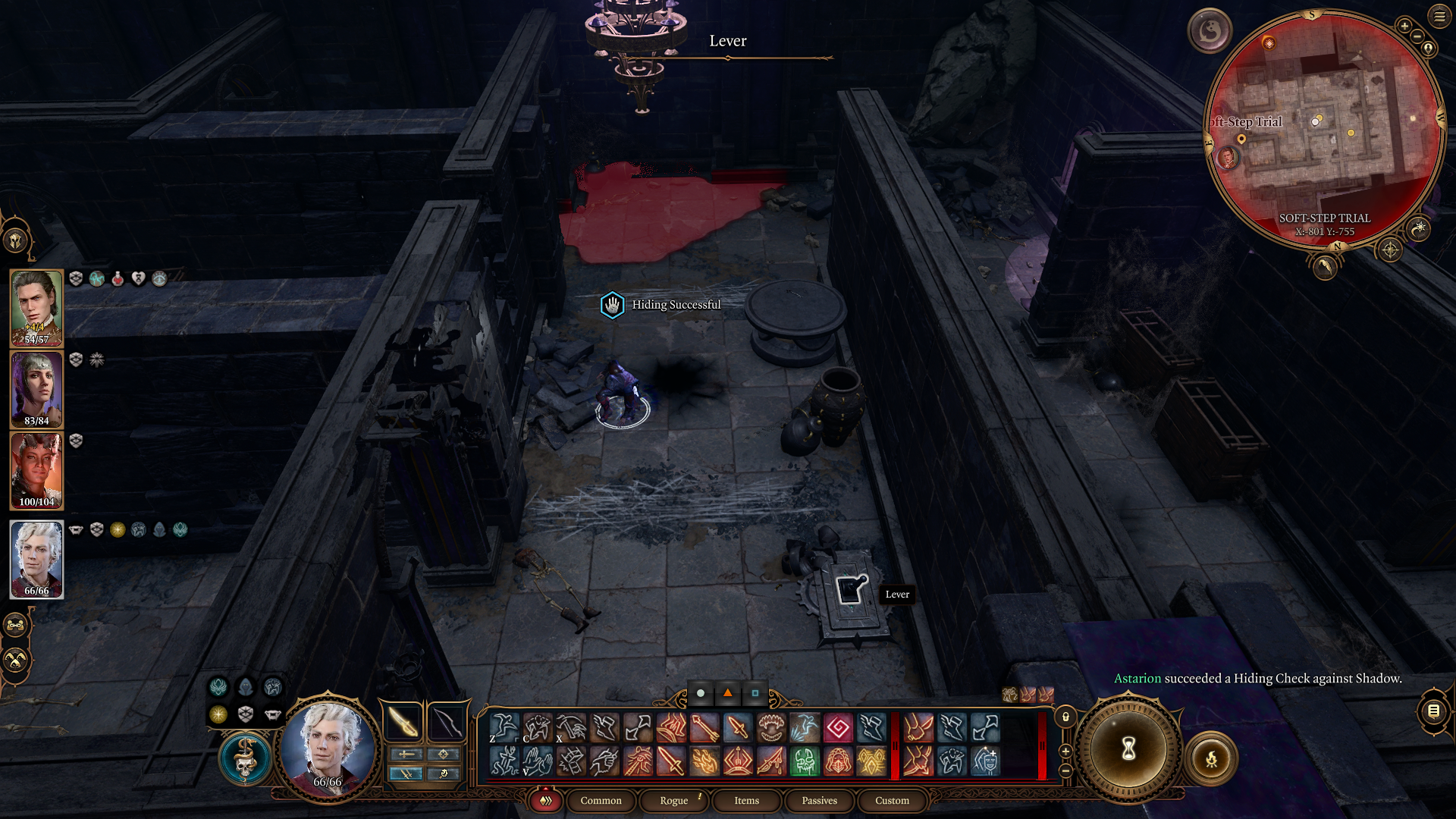Screen dimensions: 1456x819
Task: Cast the flaming Dip action icon
Action: 705,762
